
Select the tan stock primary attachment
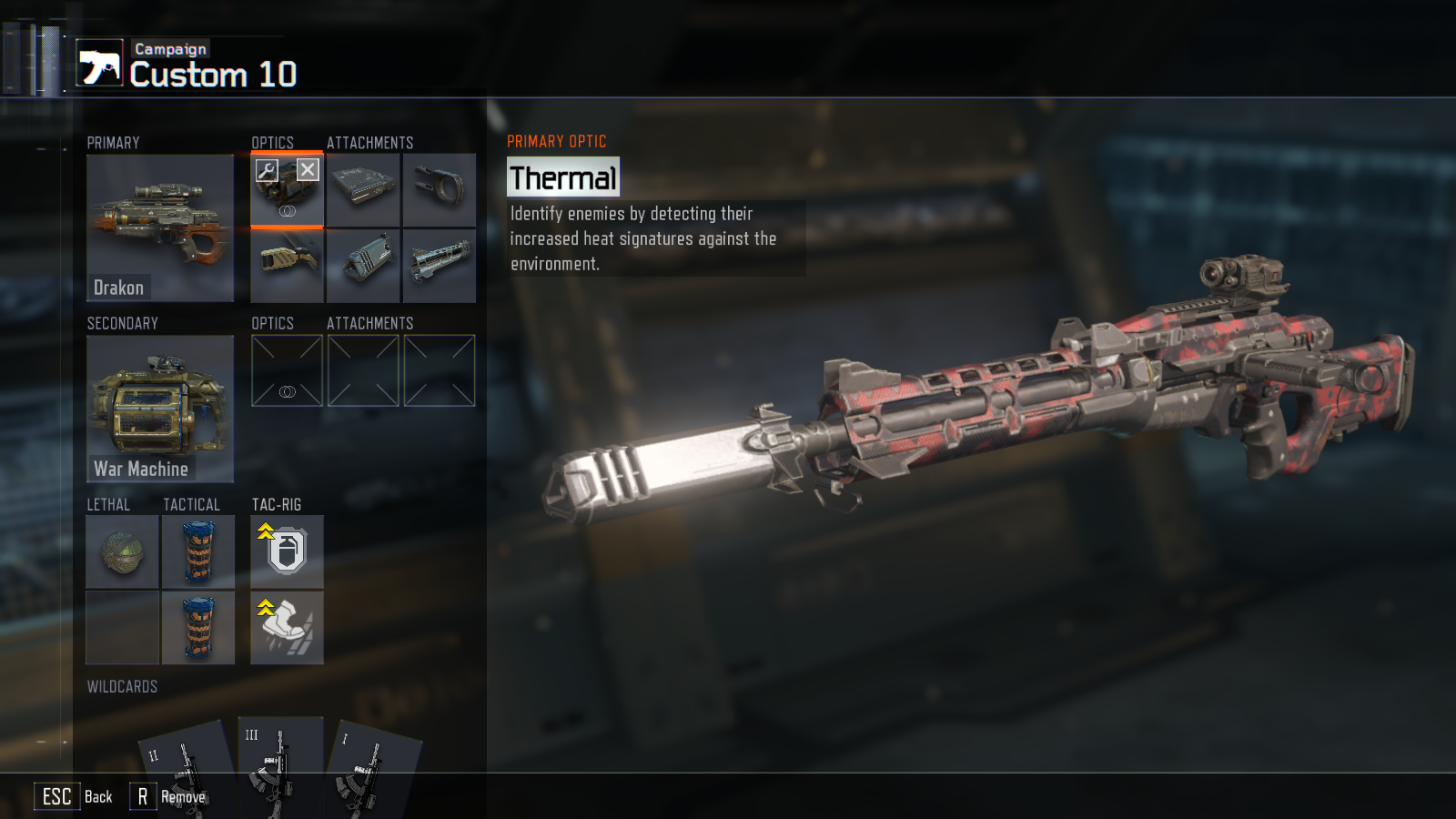[x=287, y=266]
